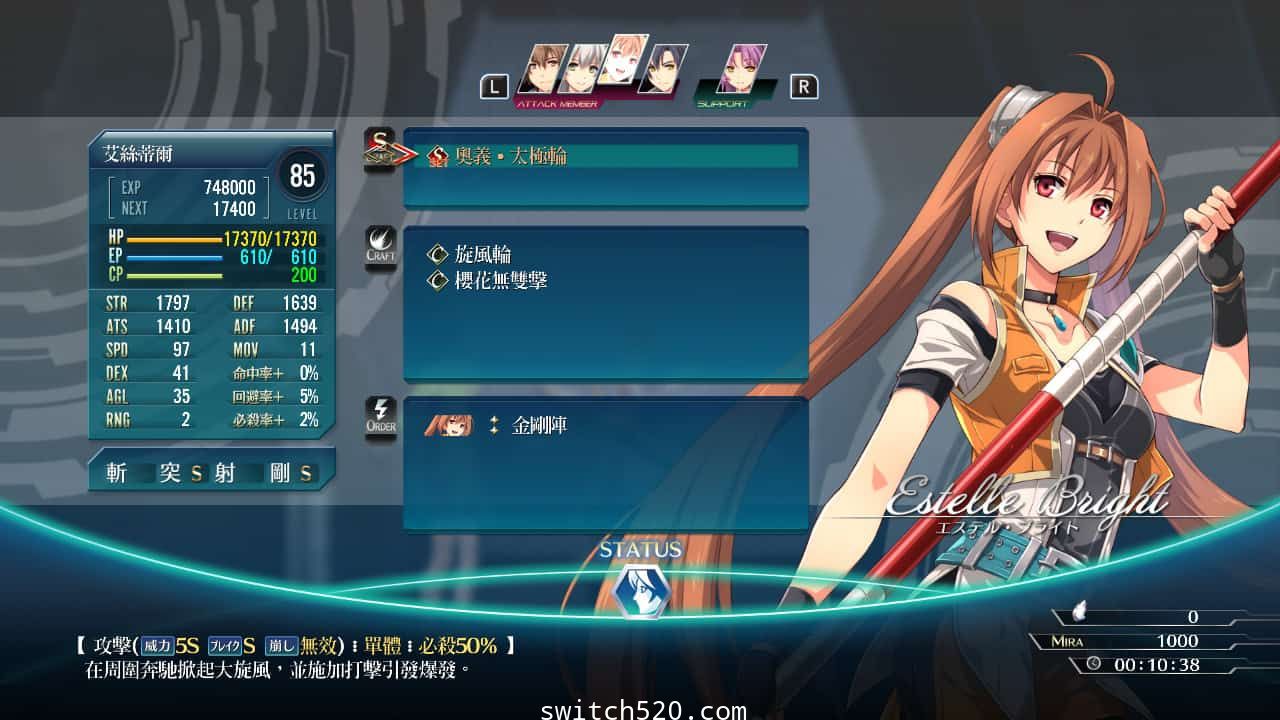The width and height of the screenshot is (1280, 720).
Task: Select the dark-haired fourth attack member portrait
Action: click(x=662, y=66)
